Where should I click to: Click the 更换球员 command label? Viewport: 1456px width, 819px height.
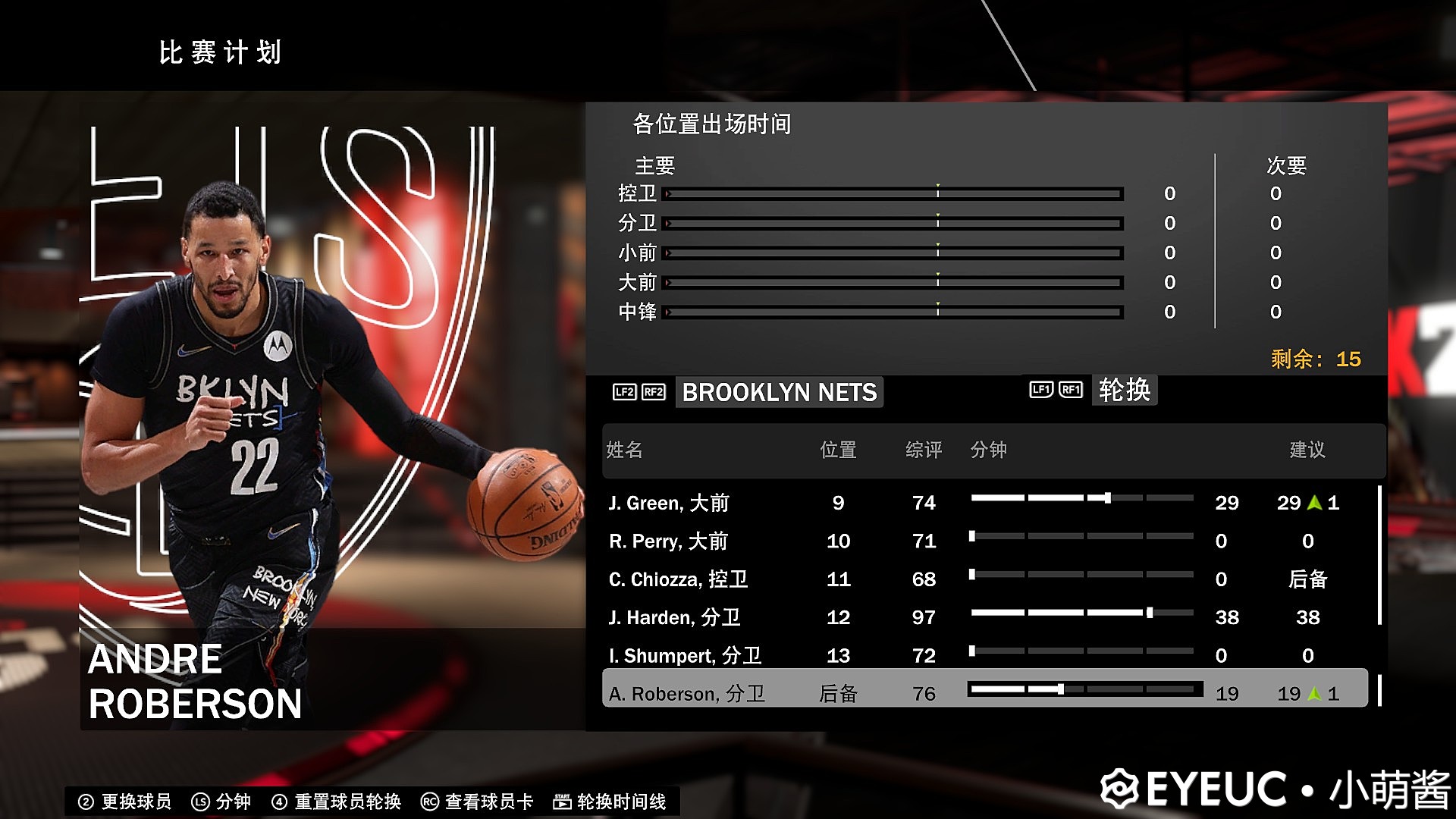(x=135, y=801)
